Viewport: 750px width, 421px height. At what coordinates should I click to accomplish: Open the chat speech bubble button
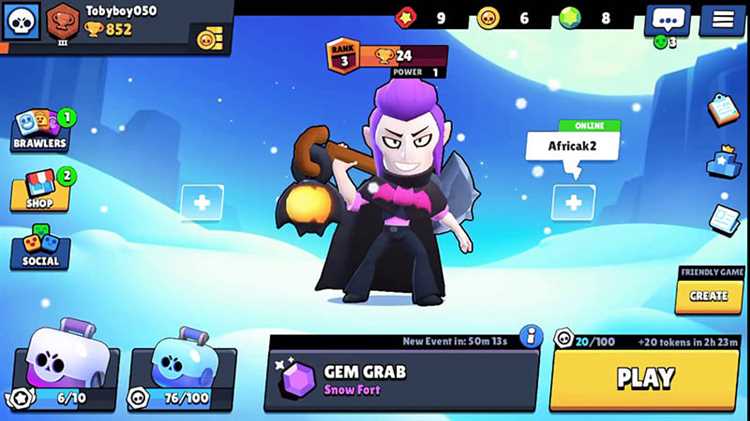667,19
